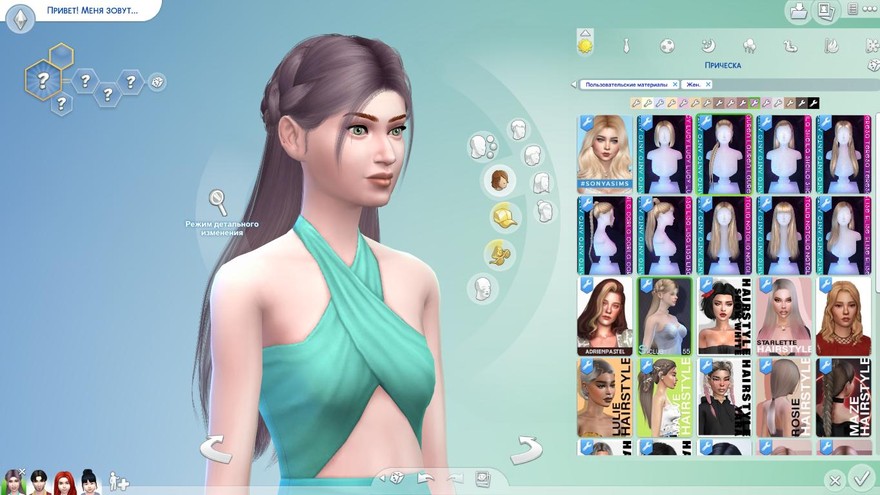Open the gallery photos button
This screenshot has width=880, height=495.
pos(826,12)
